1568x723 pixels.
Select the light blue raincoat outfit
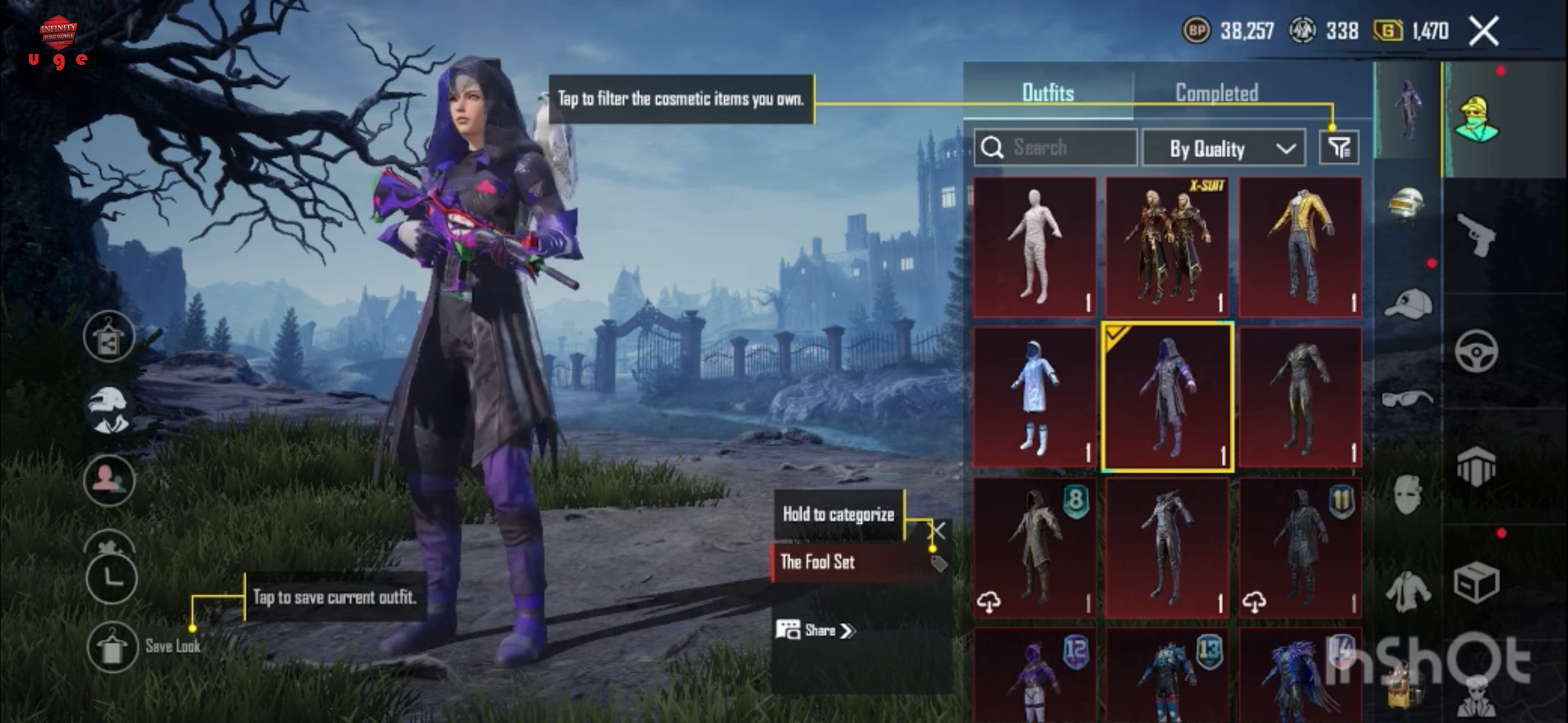point(1034,397)
